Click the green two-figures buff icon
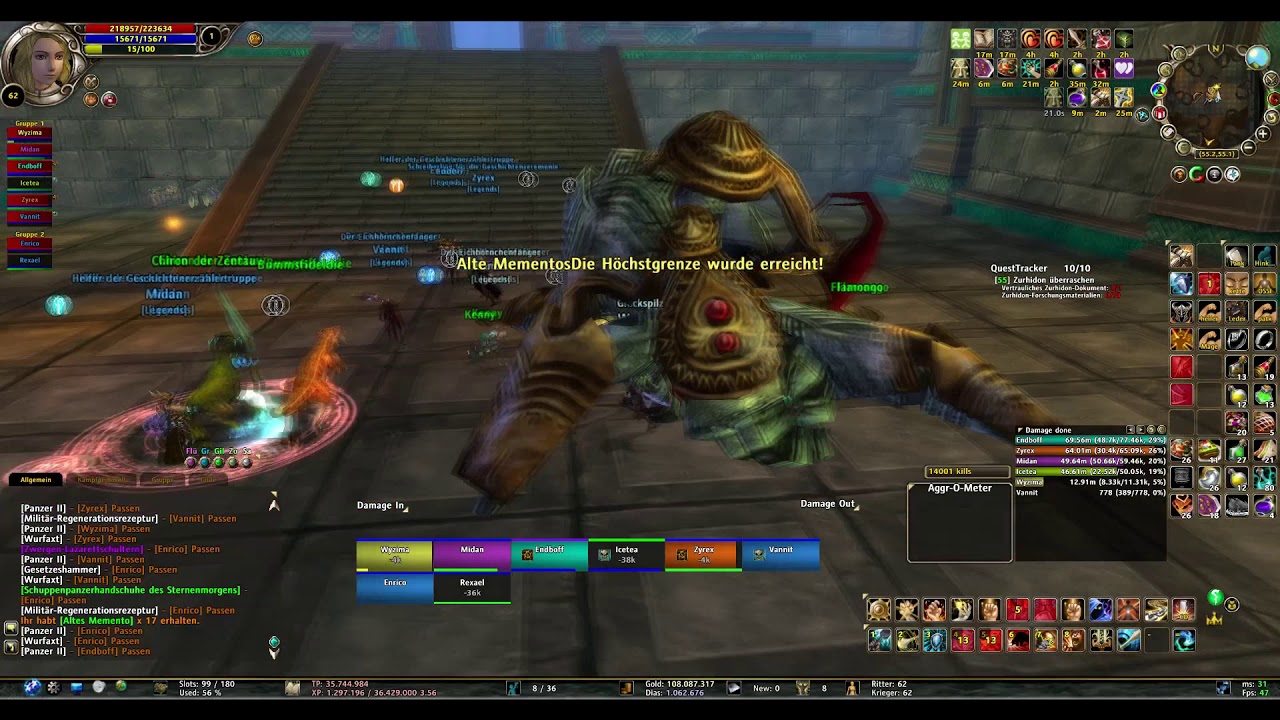1280x720 pixels. (960, 39)
